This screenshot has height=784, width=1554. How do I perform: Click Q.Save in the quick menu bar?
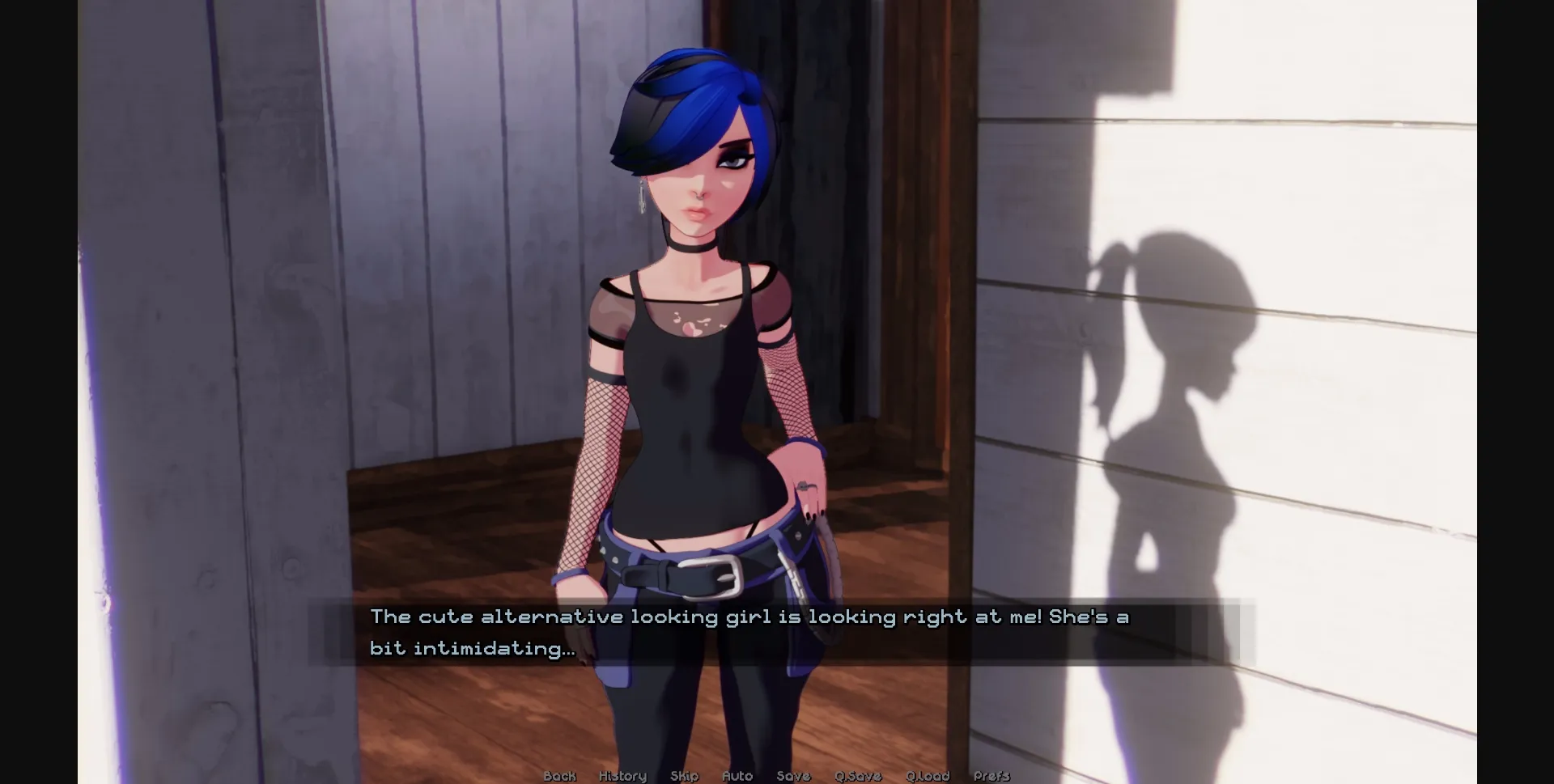click(858, 776)
